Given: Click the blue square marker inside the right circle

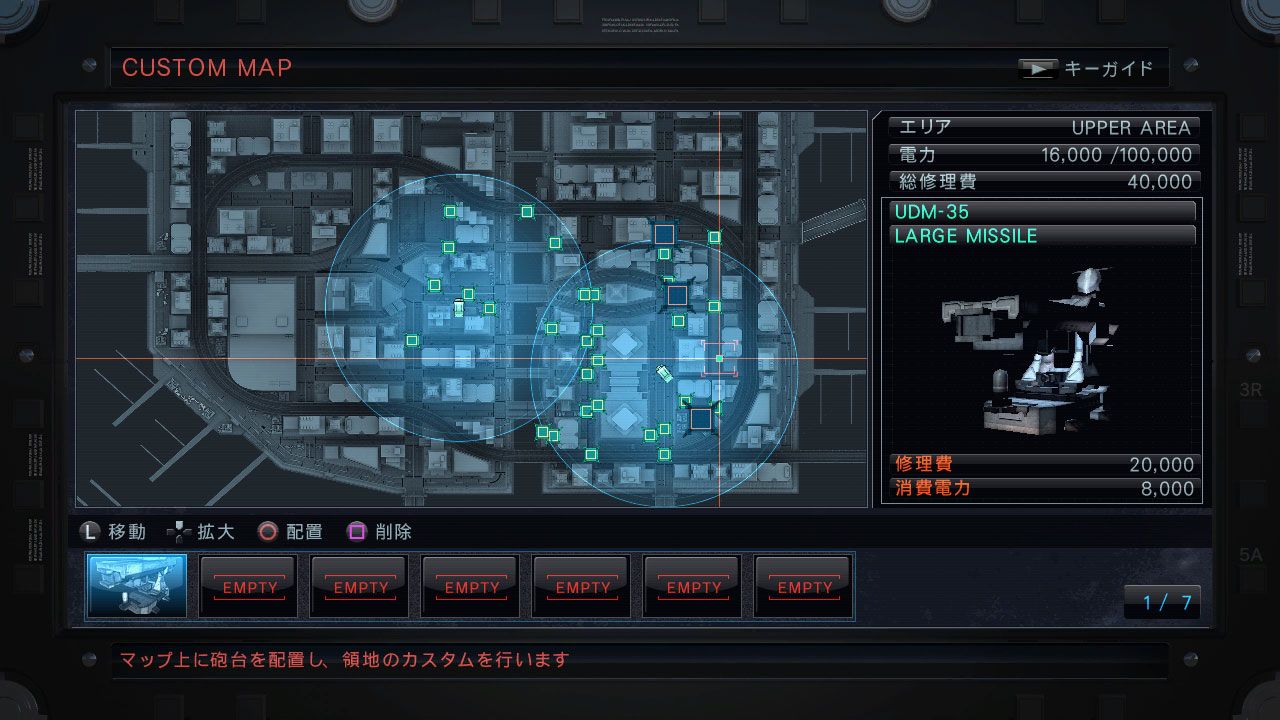Looking at the screenshot, I should click(677, 294).
